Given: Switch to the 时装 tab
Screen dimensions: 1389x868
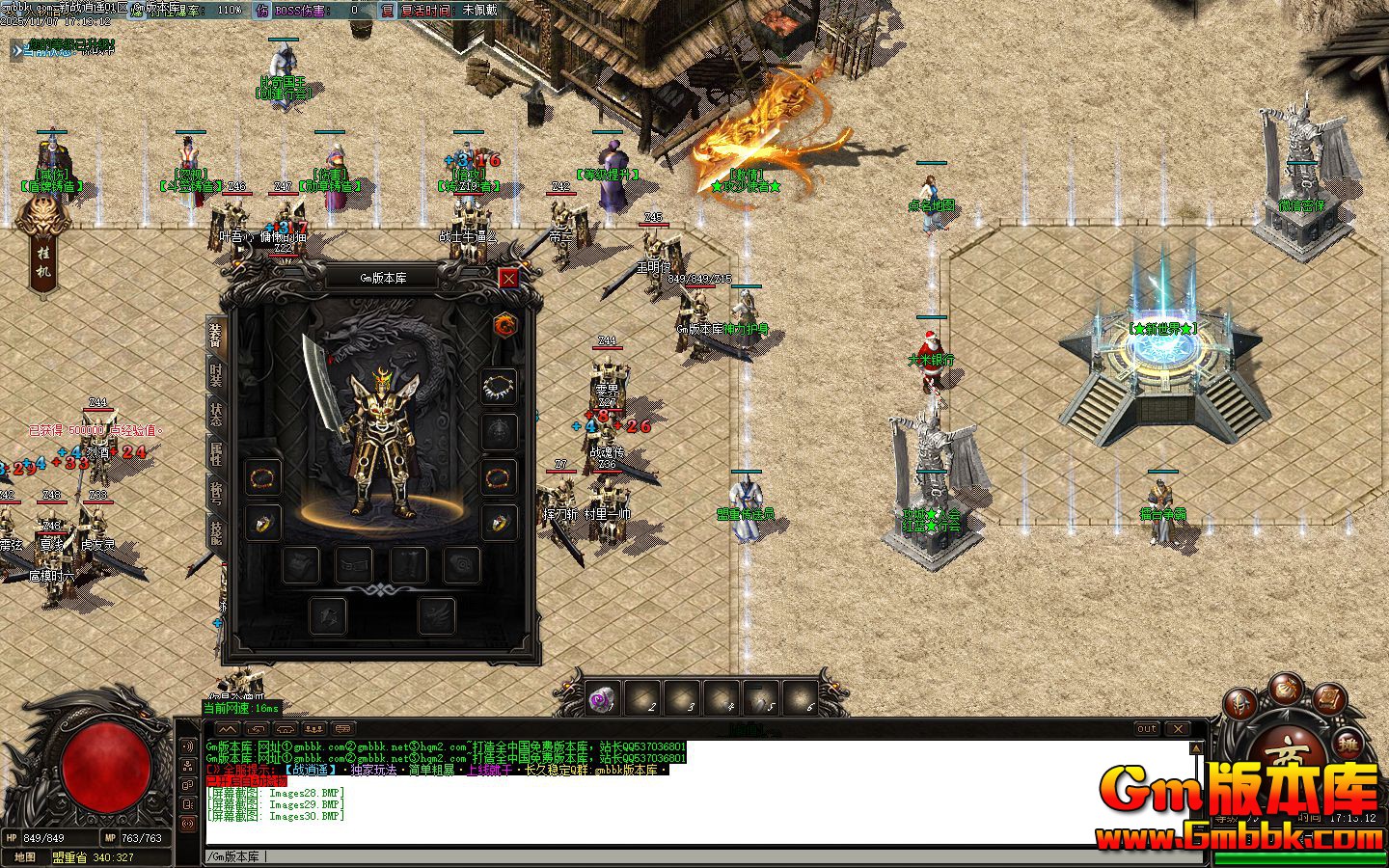Looking at the screenshot, I should coord(215,375).
